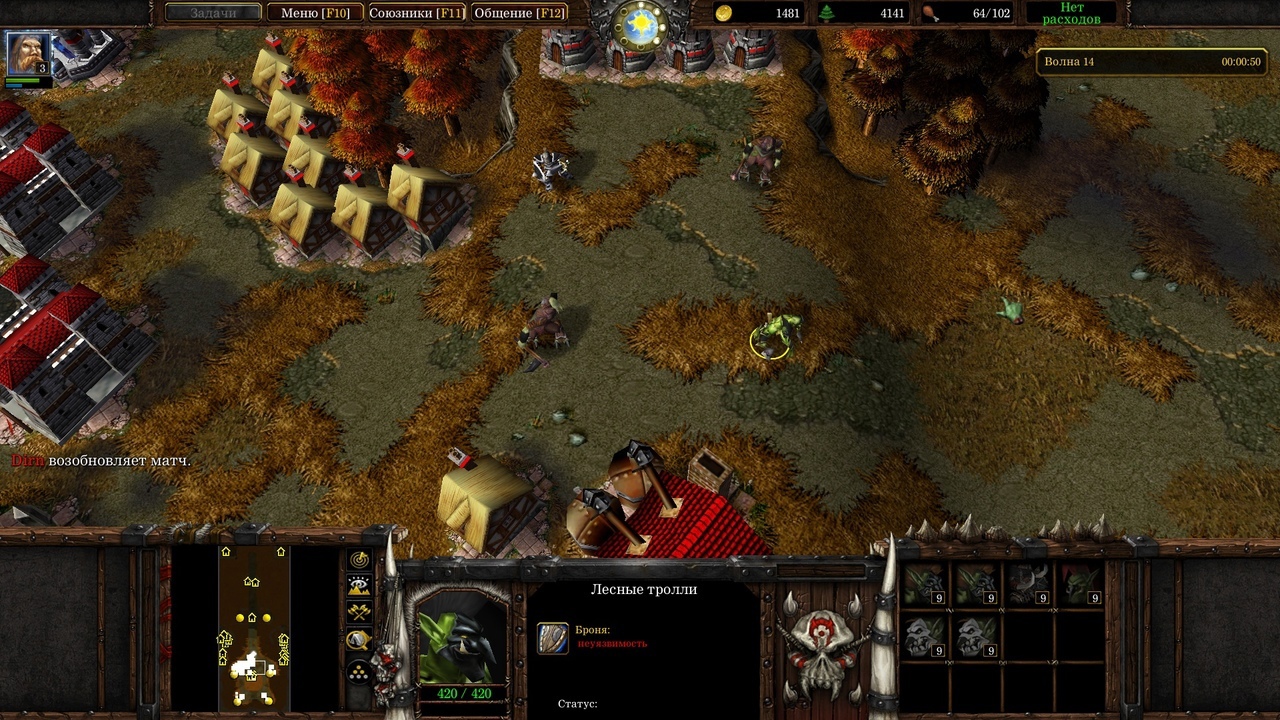Select the circled forest troll unit
The height and width of the screenshot is (720, 1280).
coord(777,333)
